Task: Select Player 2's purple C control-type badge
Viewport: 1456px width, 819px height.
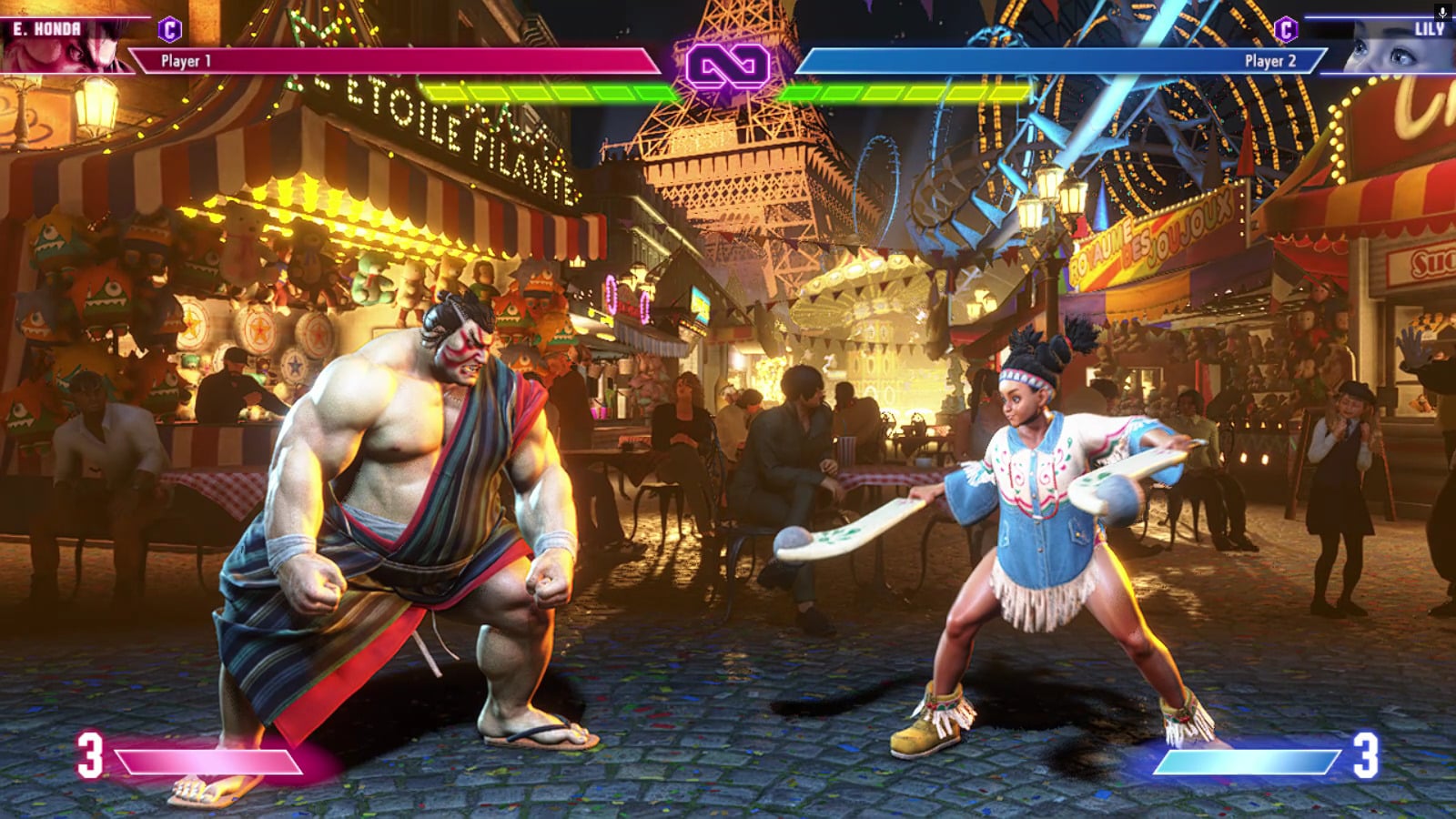Action: coord(1285,29)
